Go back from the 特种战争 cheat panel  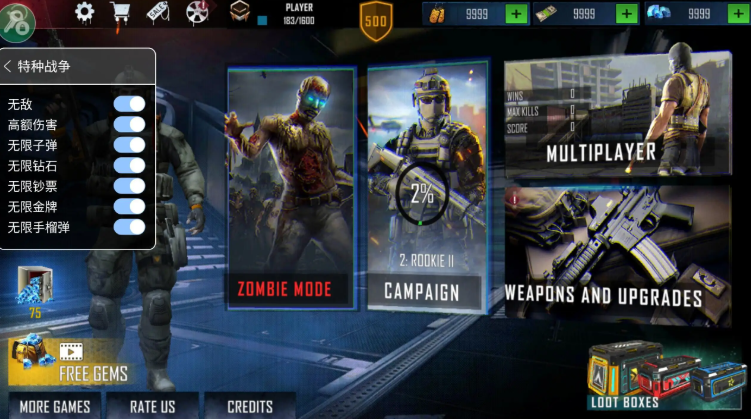tap(9, 66)
